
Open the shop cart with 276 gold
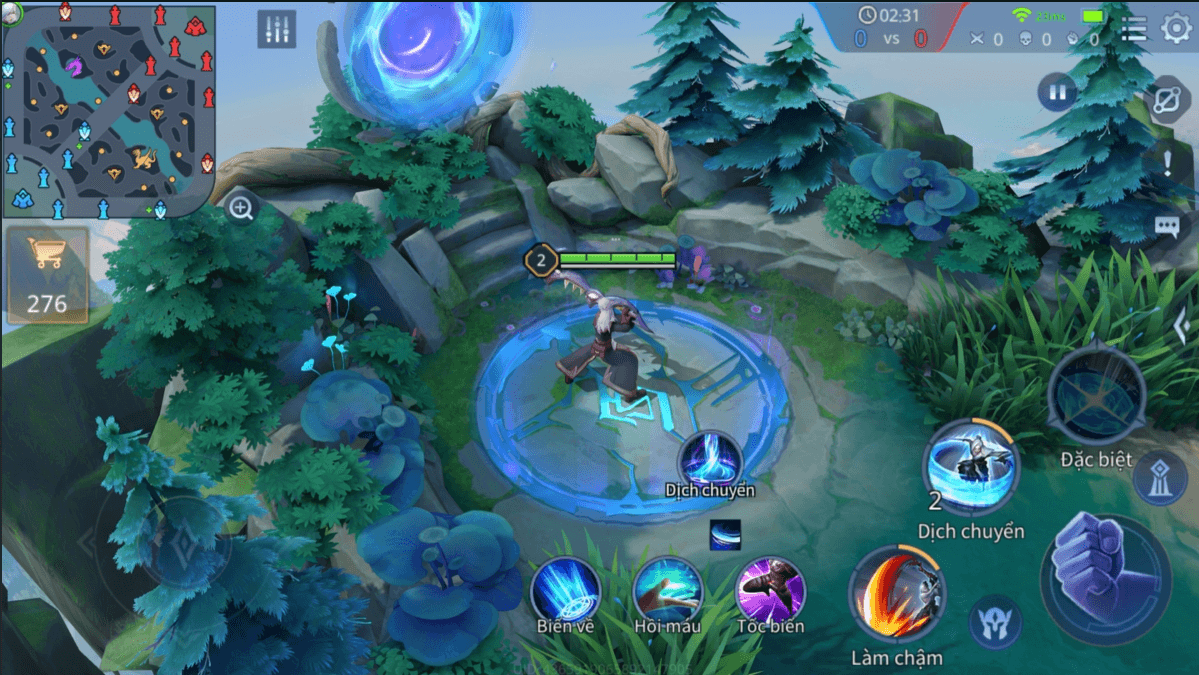pyautogui.click(x=47, y=274)
